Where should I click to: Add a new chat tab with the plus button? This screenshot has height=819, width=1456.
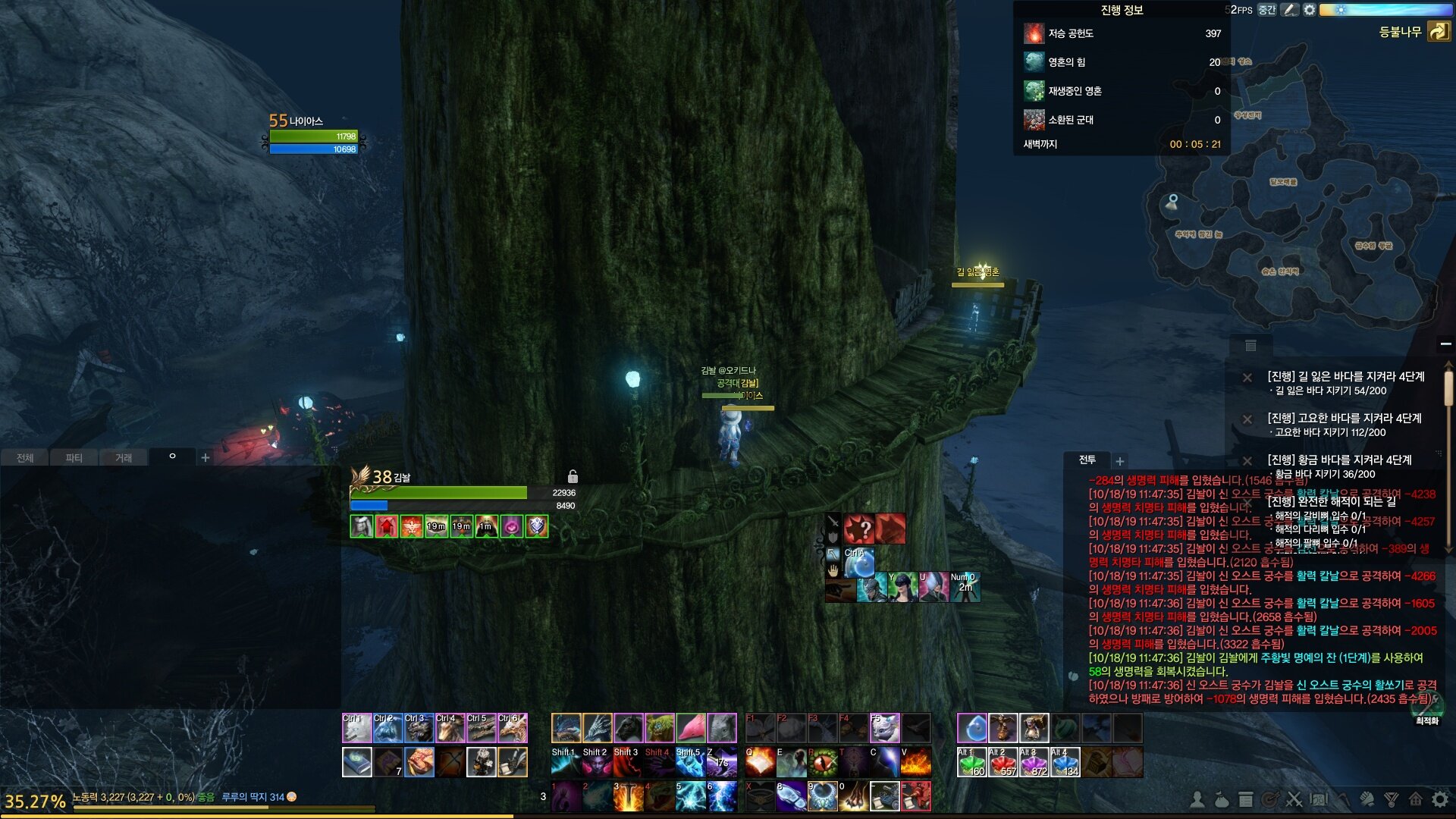(x=205, y=458)
